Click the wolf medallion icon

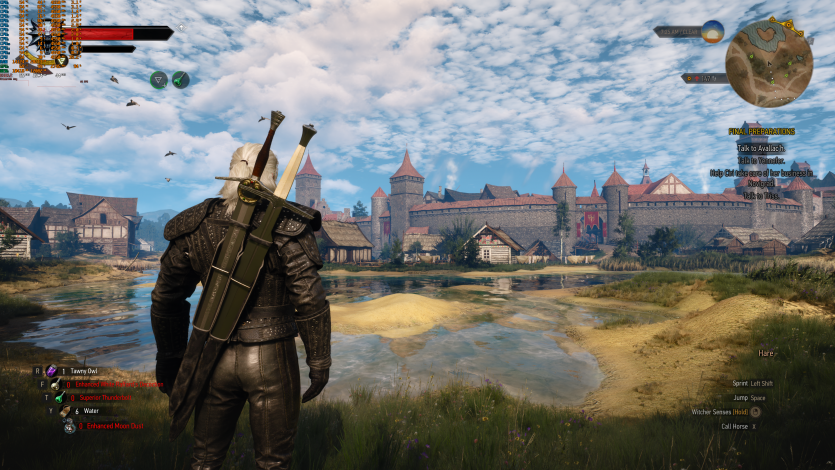point(43,38)
